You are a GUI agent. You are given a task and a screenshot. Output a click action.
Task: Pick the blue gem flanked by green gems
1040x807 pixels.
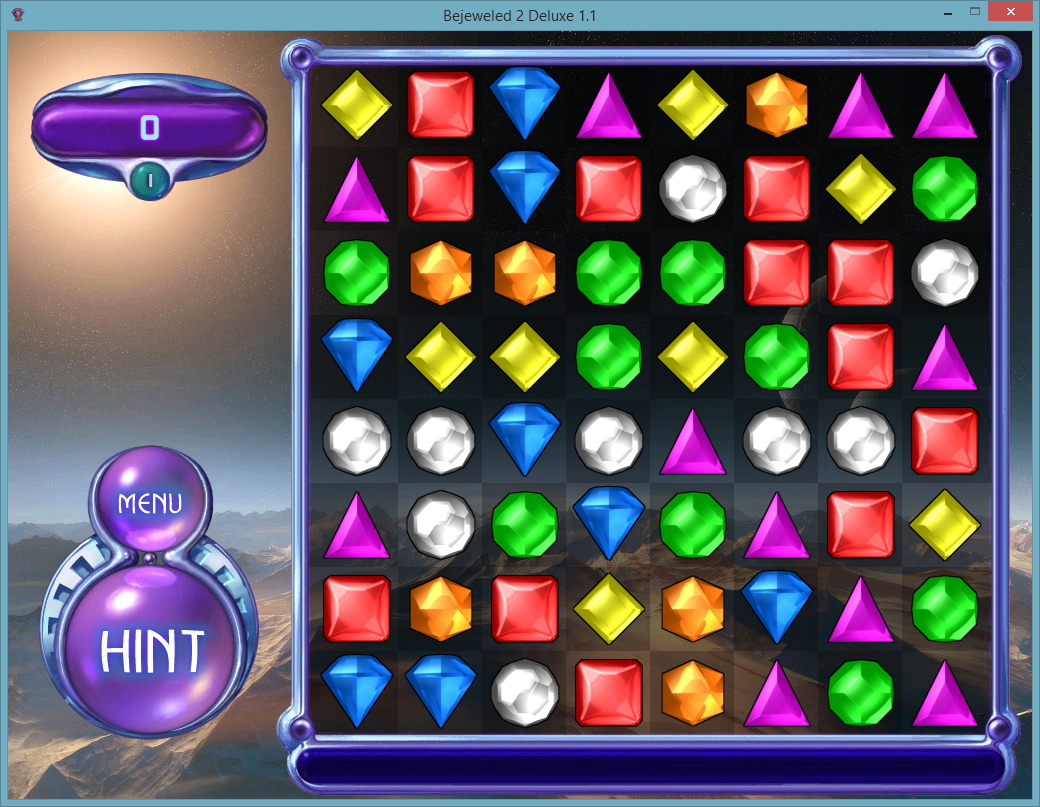pos(608,523)
